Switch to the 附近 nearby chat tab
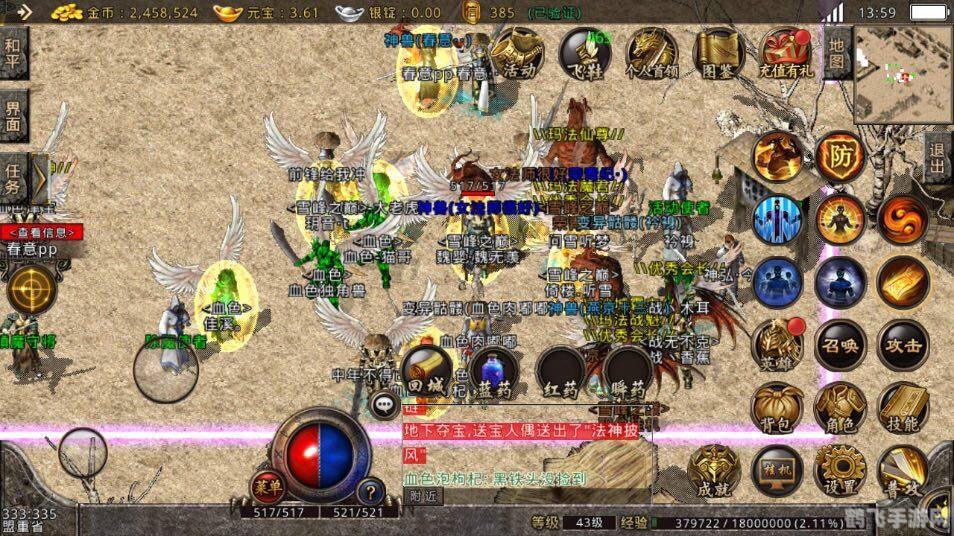 click(x=424, y=495)
